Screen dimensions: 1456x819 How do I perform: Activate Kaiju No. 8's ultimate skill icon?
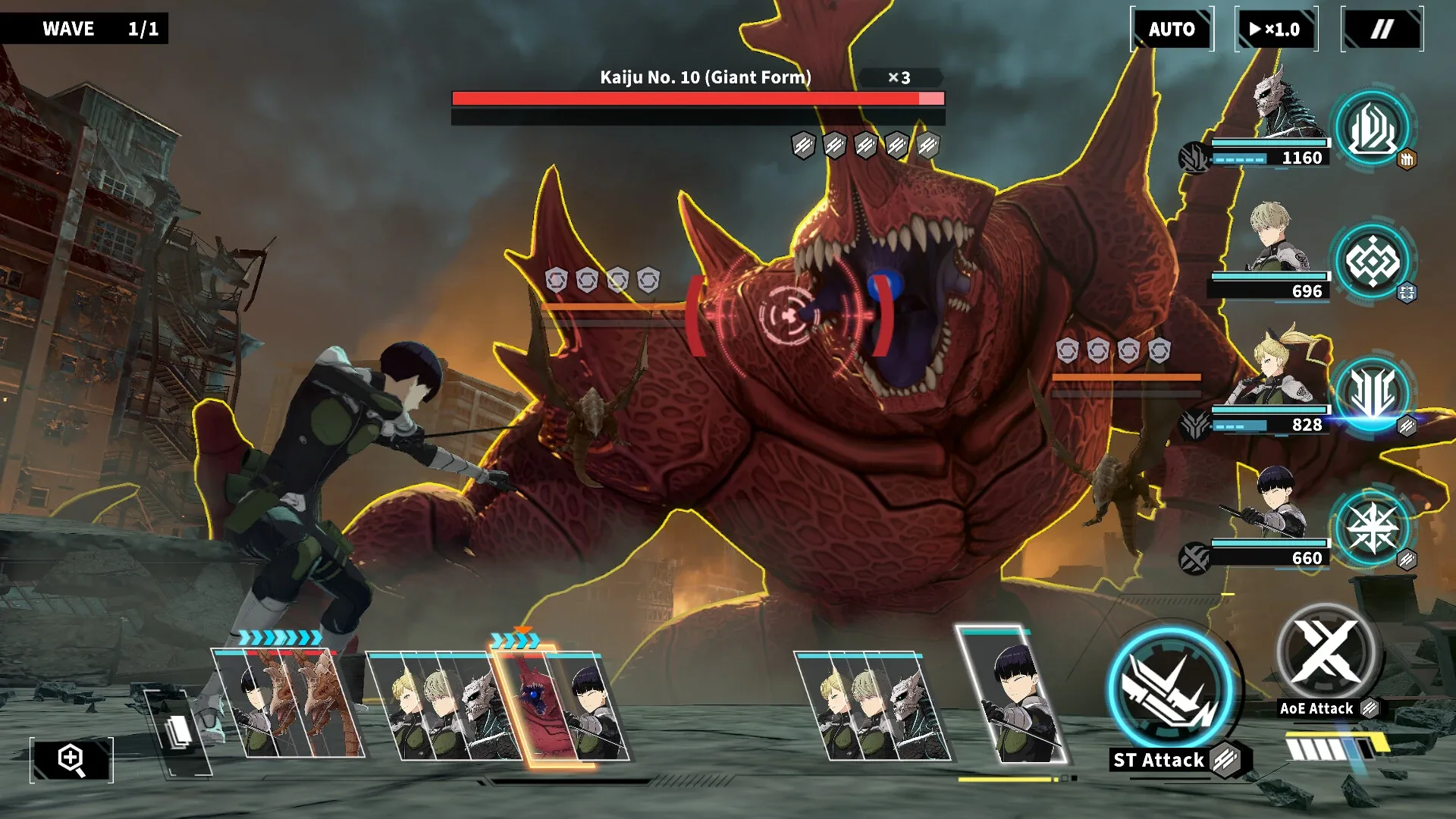pyautogui.click(x=1372, y=127)
